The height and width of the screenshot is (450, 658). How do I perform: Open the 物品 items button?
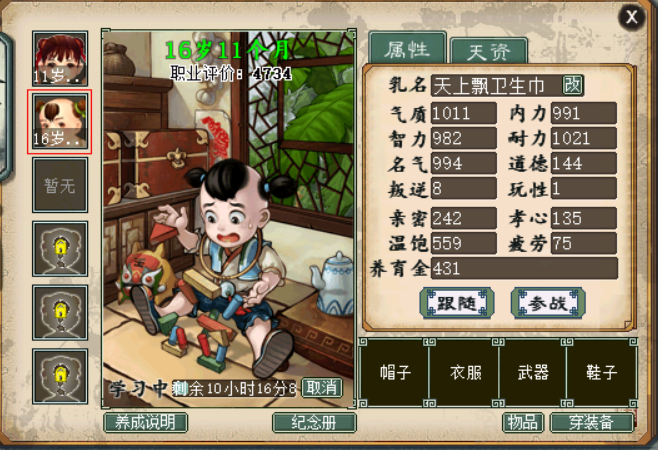coord(522,422)
